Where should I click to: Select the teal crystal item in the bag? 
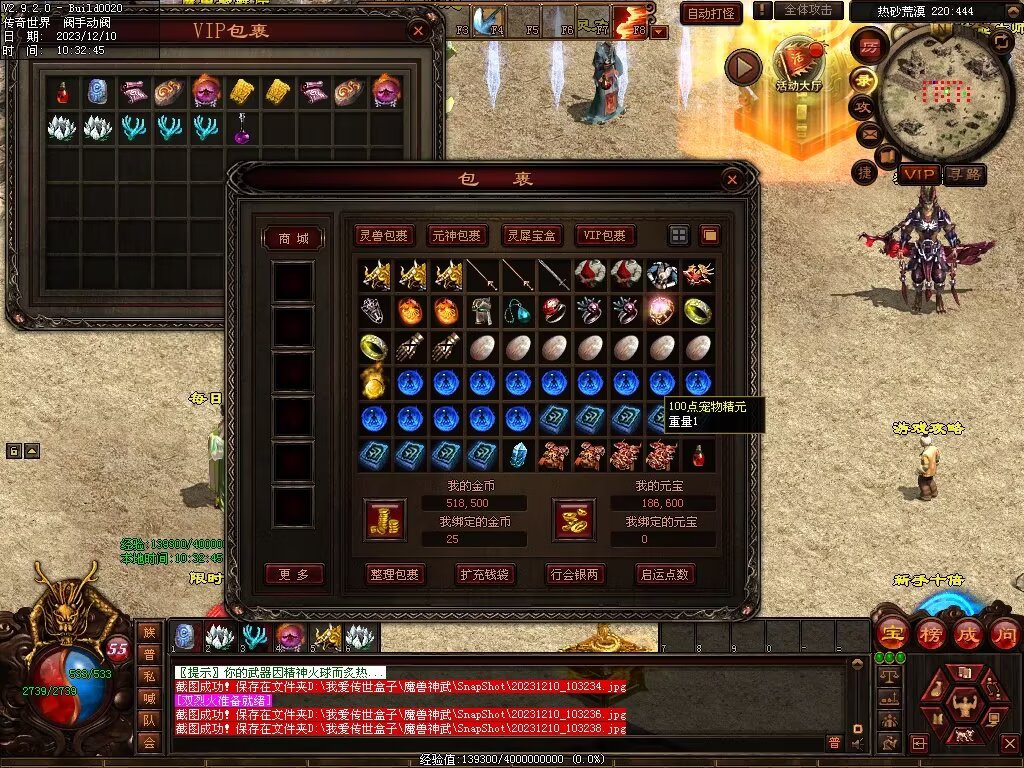tap(517, 455)
